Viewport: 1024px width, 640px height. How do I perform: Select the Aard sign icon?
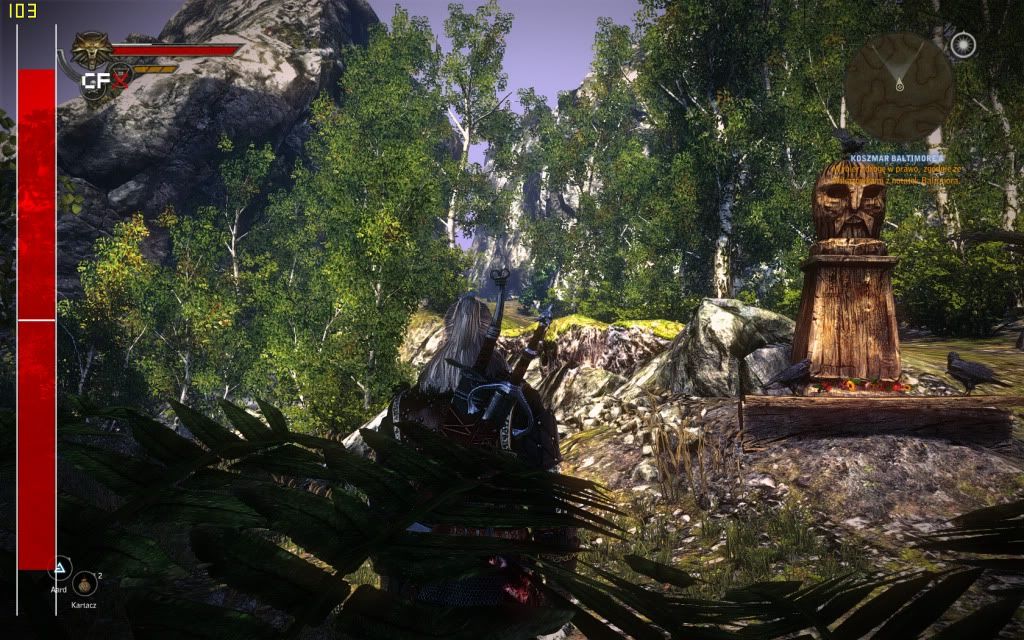[61, 569]
